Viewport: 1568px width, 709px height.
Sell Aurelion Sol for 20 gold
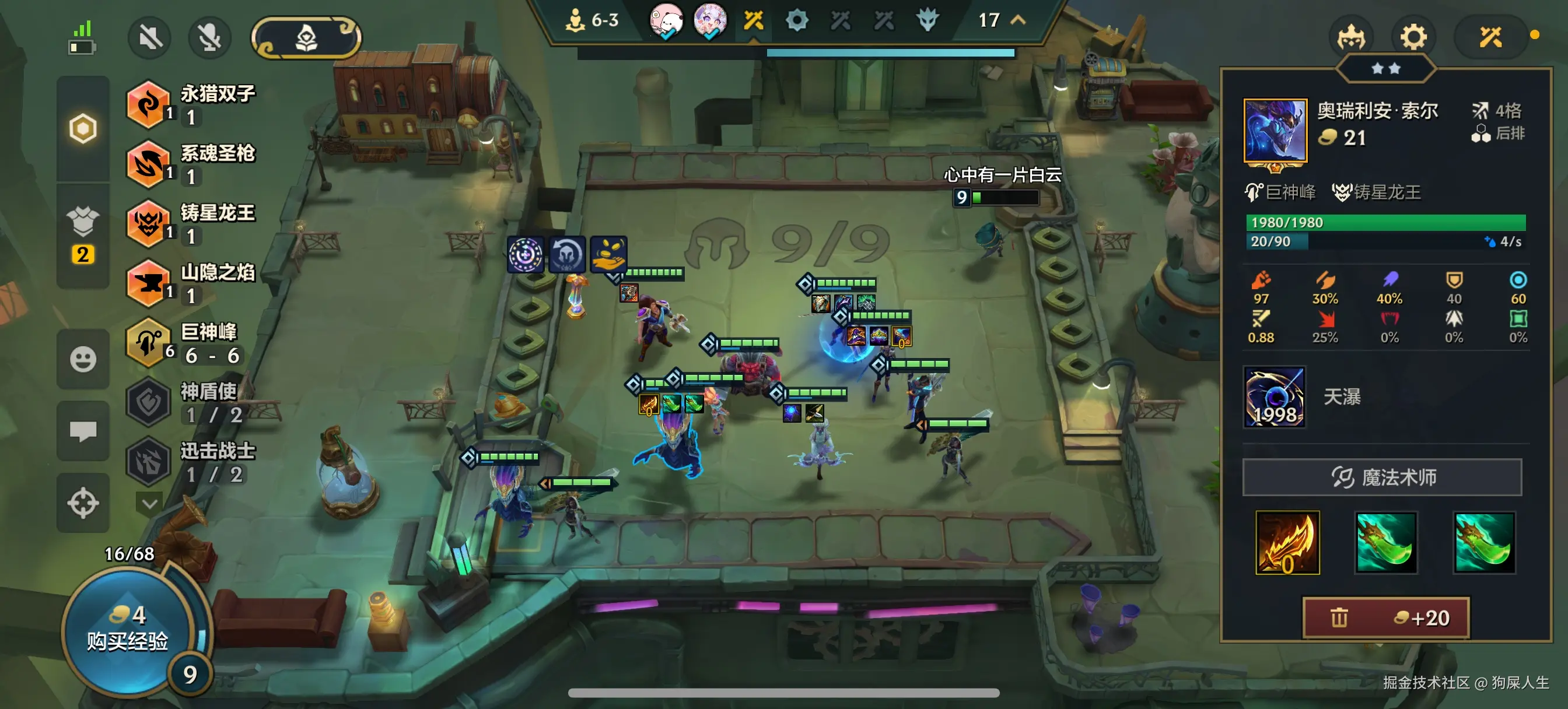click(1385, 617)
